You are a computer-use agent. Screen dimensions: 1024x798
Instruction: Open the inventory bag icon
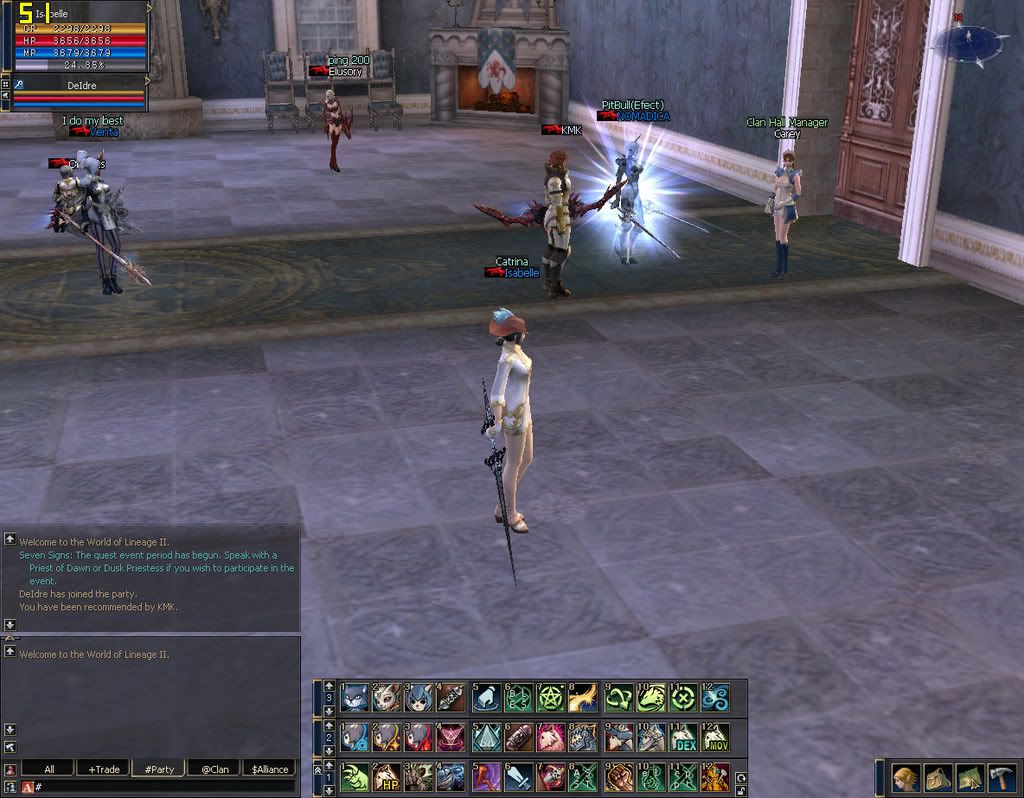pyautogui.click(x=938, y=778)
